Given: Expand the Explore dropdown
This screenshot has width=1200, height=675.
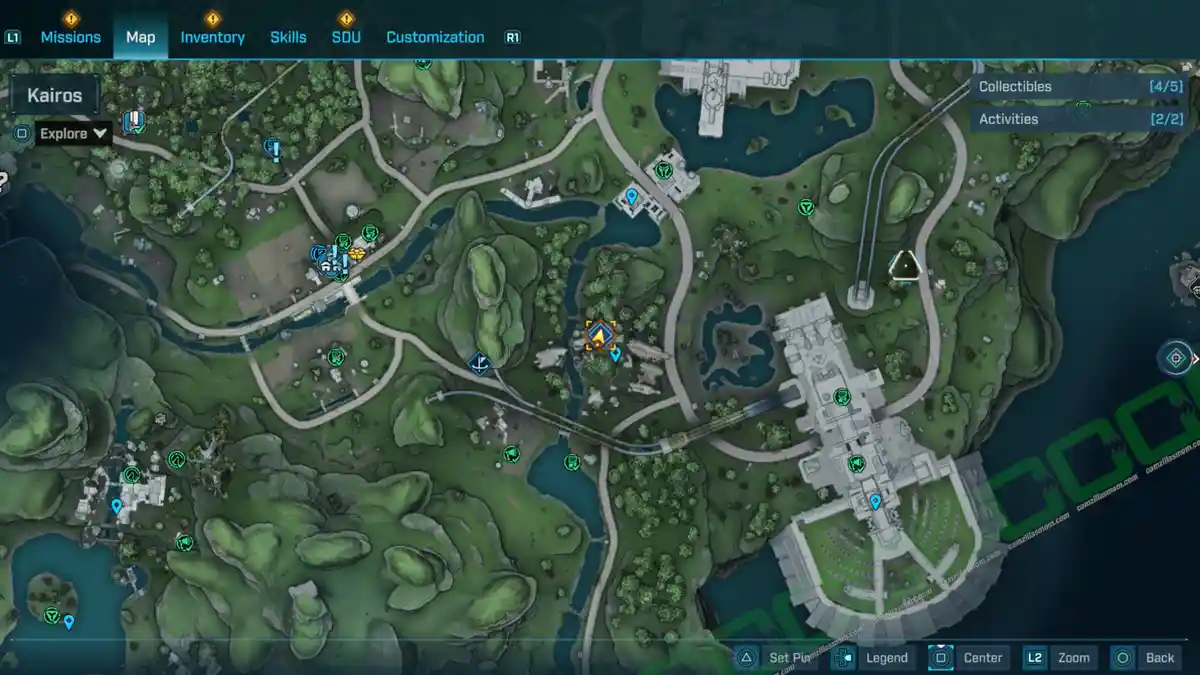Looking at the screenshot, I should coord(74,133).
